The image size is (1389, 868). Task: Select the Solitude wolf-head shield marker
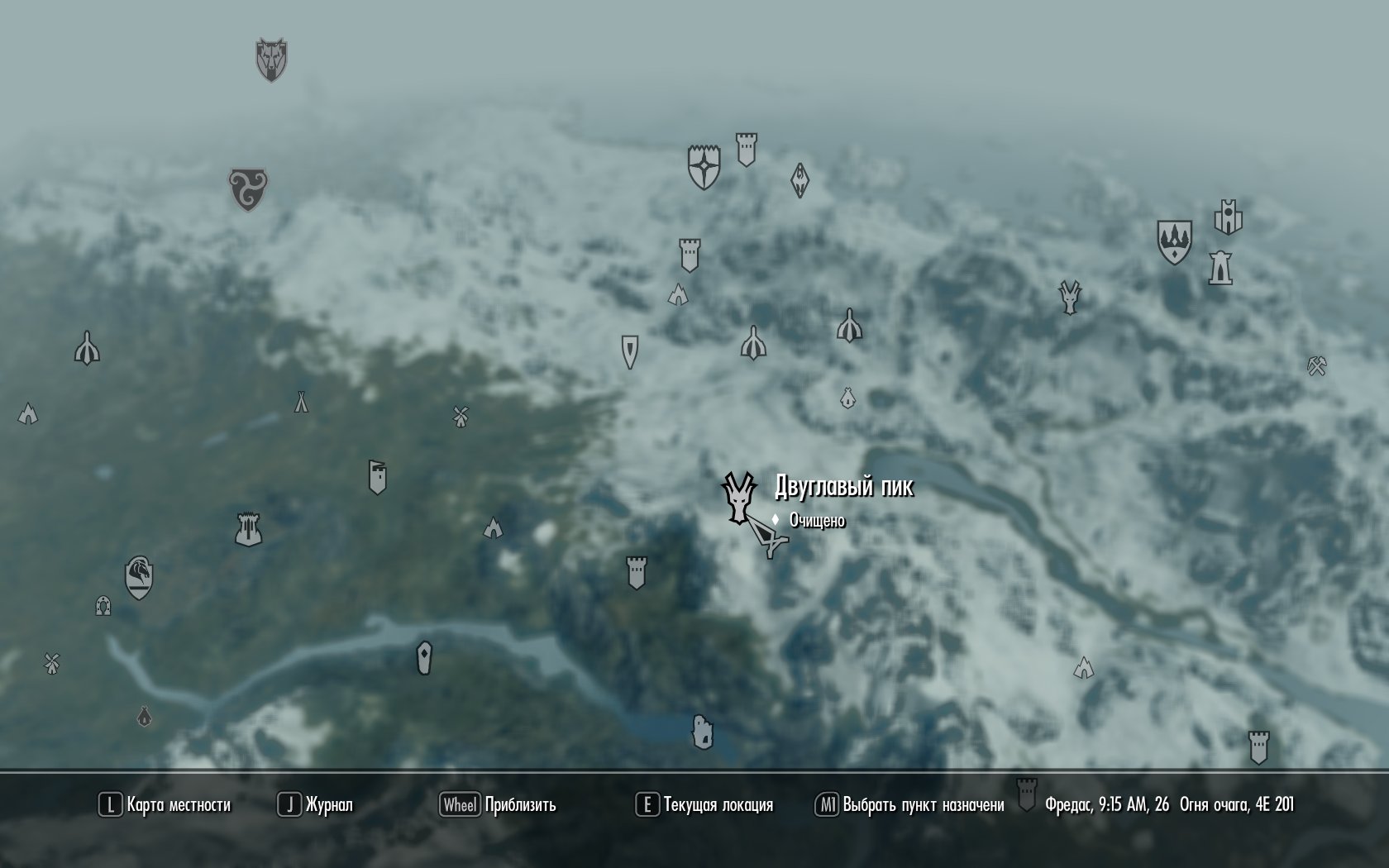click(270, 60)
